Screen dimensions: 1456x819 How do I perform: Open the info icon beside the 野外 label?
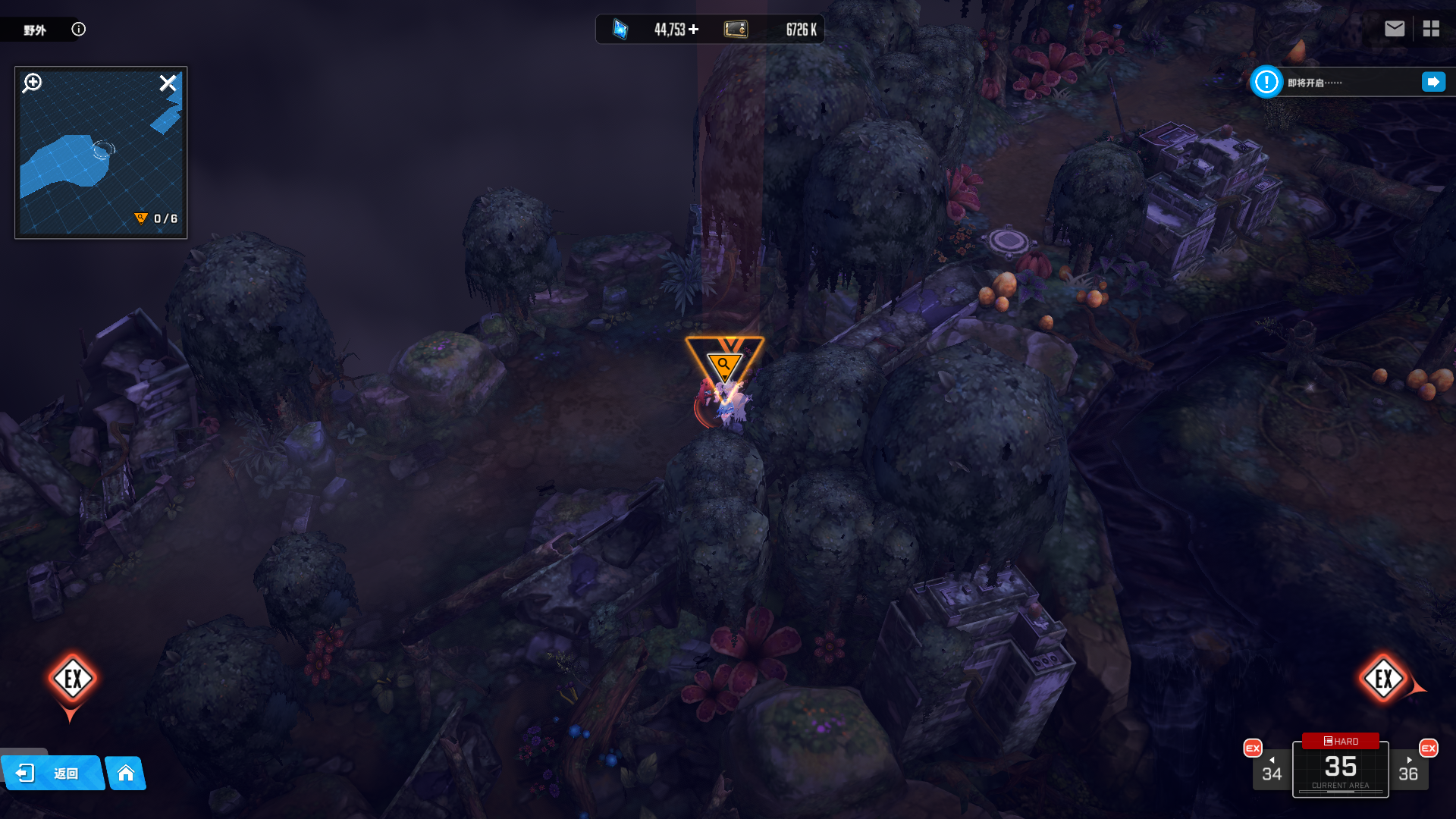pos(79,30)
